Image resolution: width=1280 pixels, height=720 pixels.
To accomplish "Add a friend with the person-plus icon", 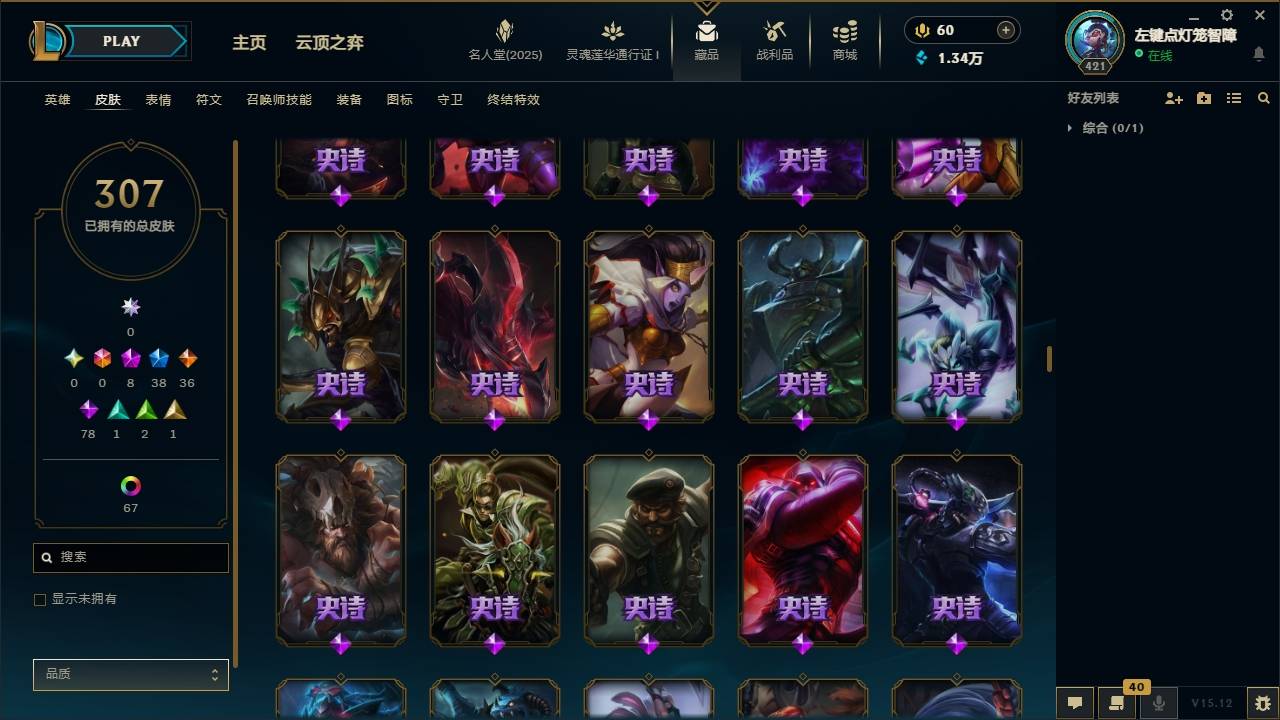I will 1174,97.
